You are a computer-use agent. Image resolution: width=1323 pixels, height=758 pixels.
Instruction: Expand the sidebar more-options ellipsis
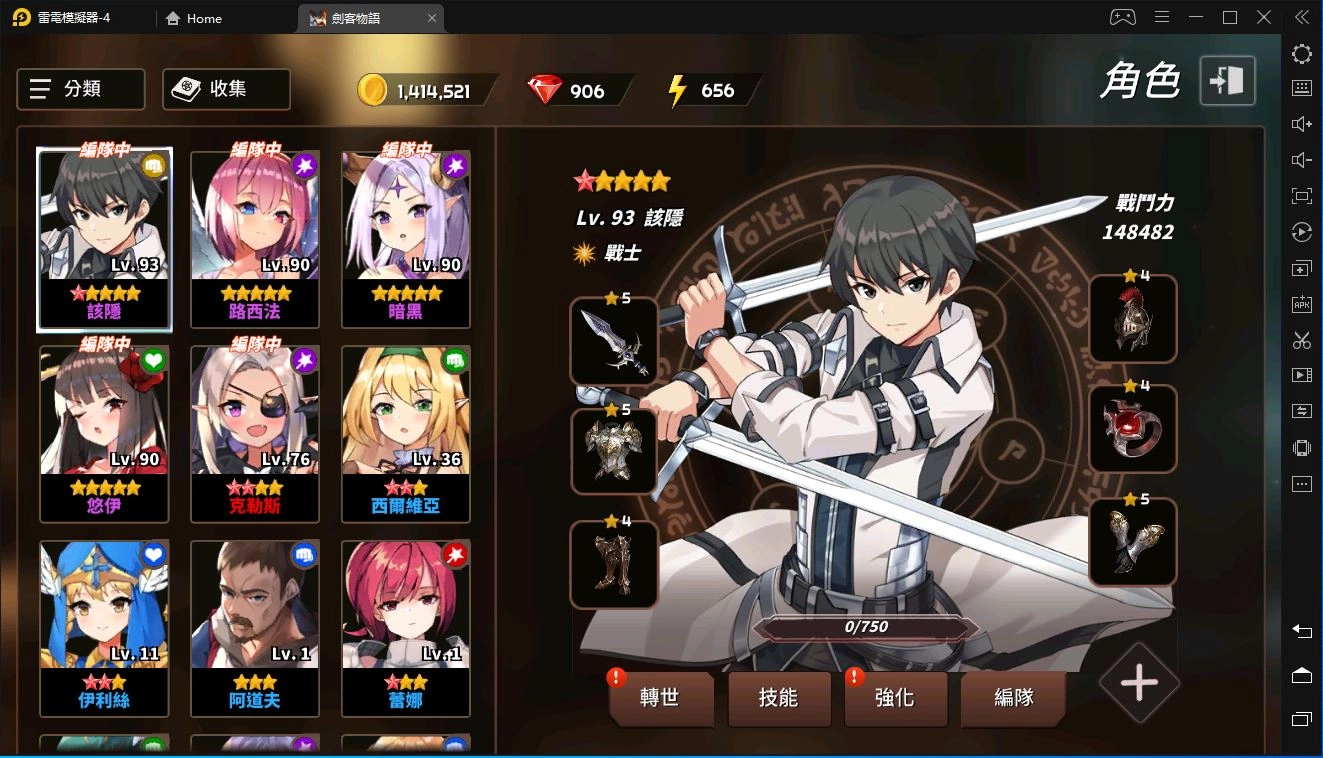point(1301,483)
